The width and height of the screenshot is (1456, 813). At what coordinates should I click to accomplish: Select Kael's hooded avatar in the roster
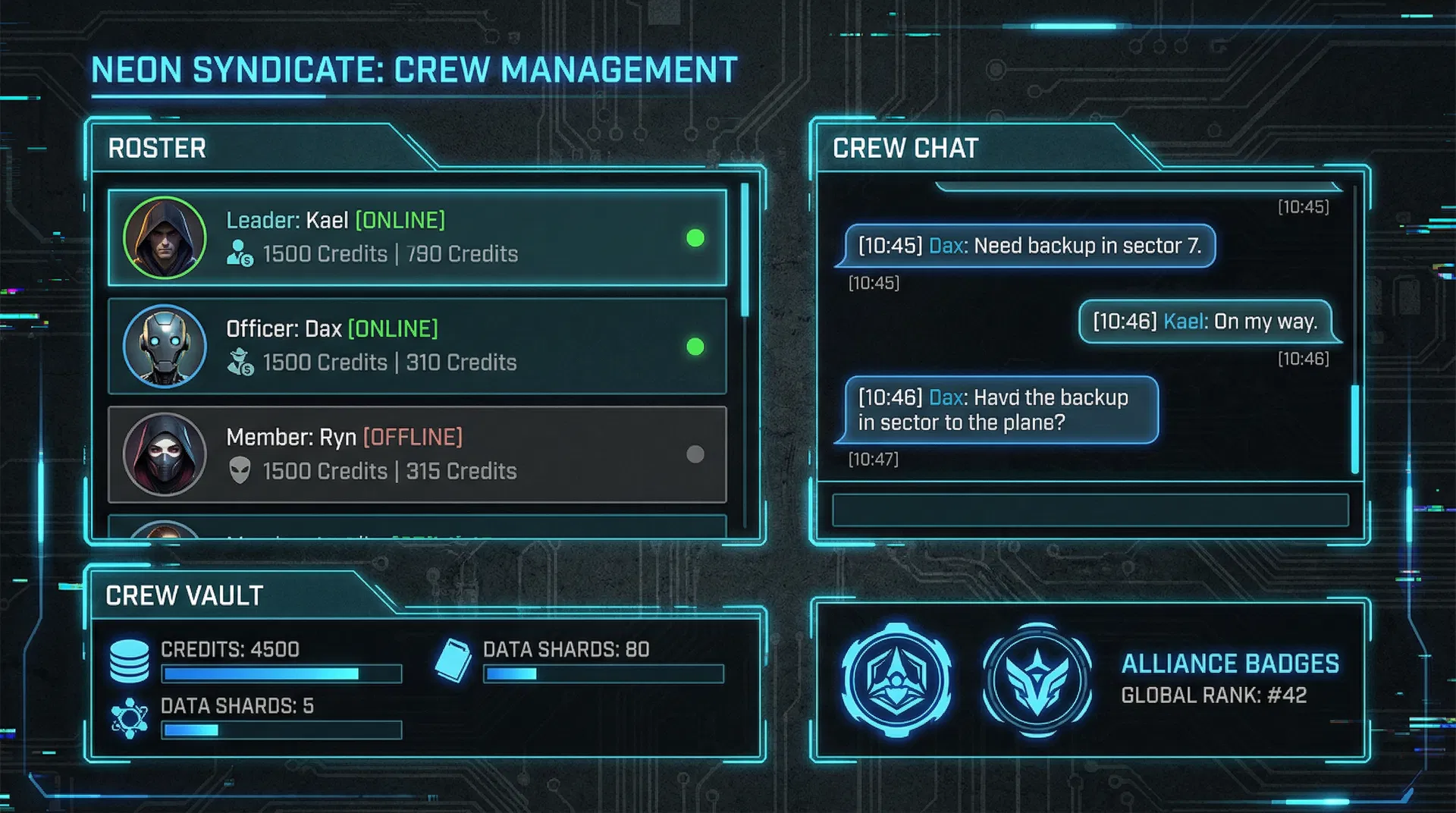point(165,237)
